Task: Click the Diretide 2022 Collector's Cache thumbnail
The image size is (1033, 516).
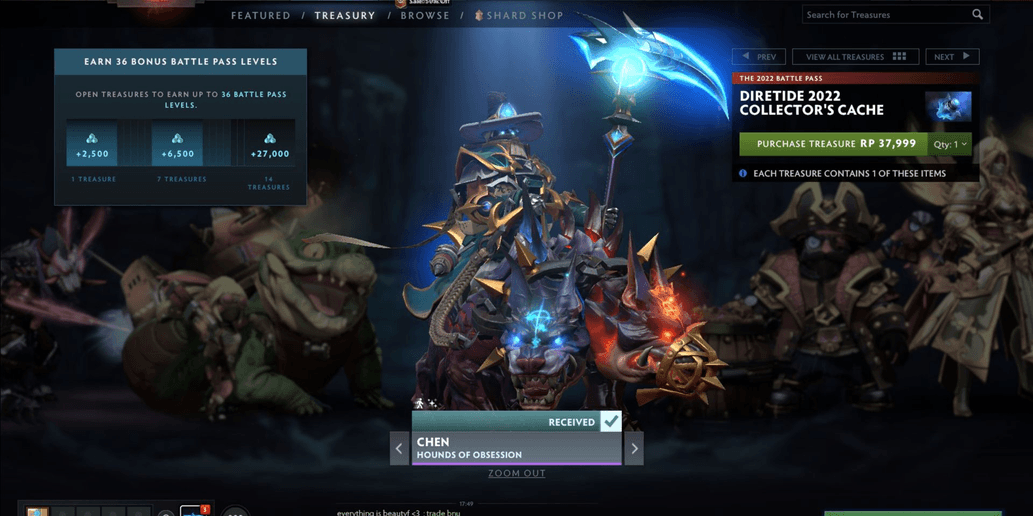Action: coord(947,106)
